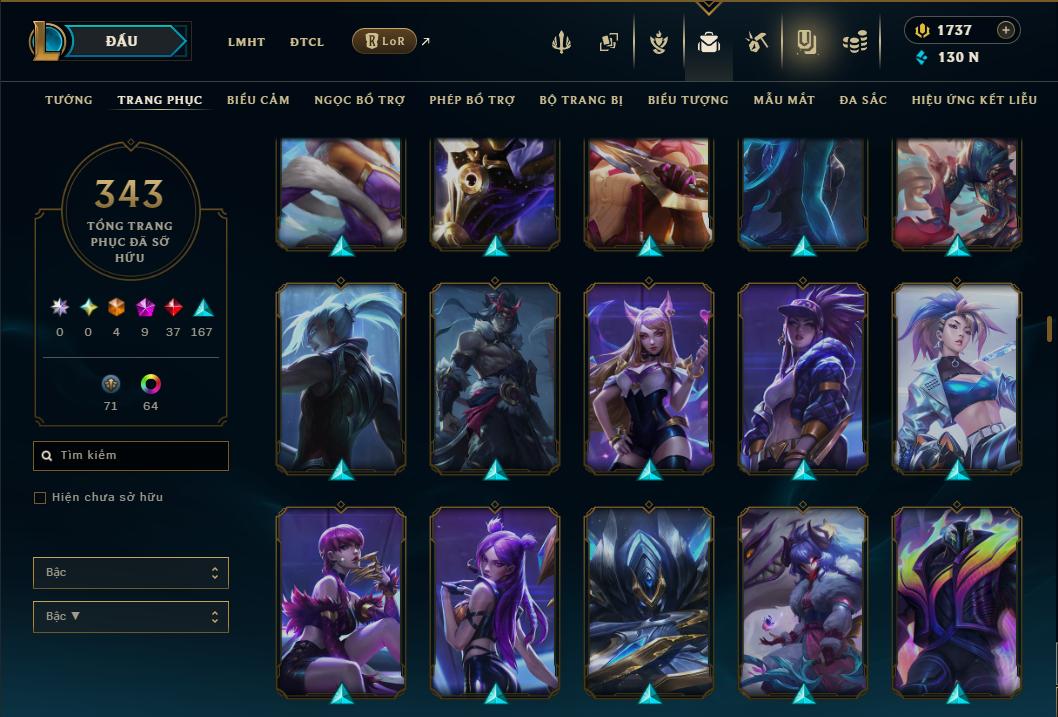Switch to the BIỂU CẢM tab

[x=258, y=100]
